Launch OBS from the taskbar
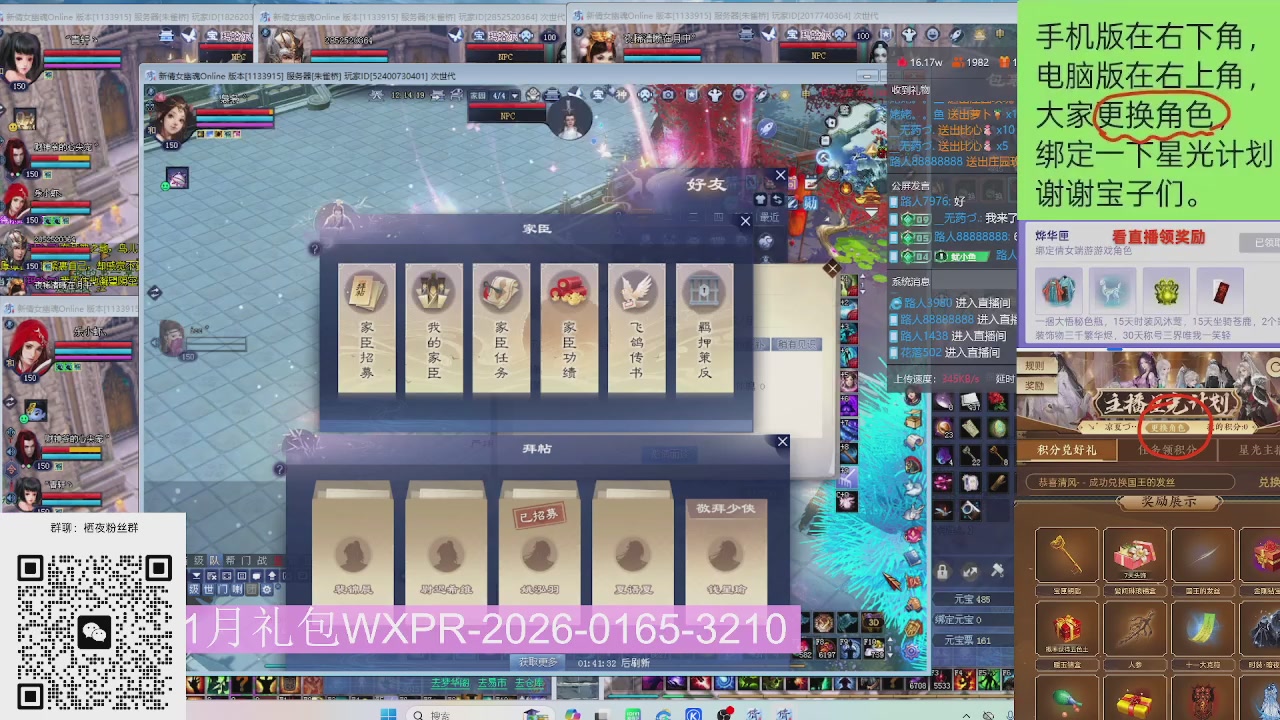The width and height of the screenshot is (1280, 720). (x=724, y=713)
